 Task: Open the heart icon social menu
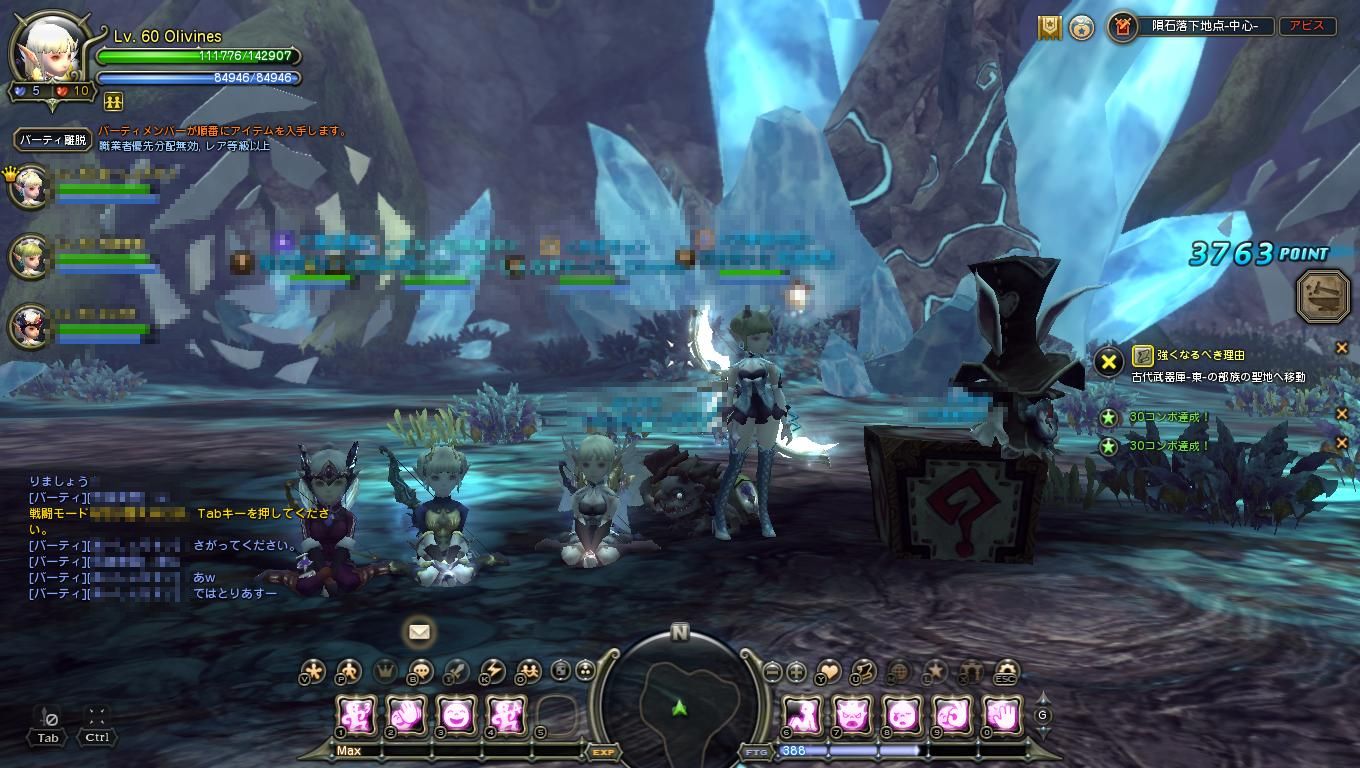click(x=828, y=672)
